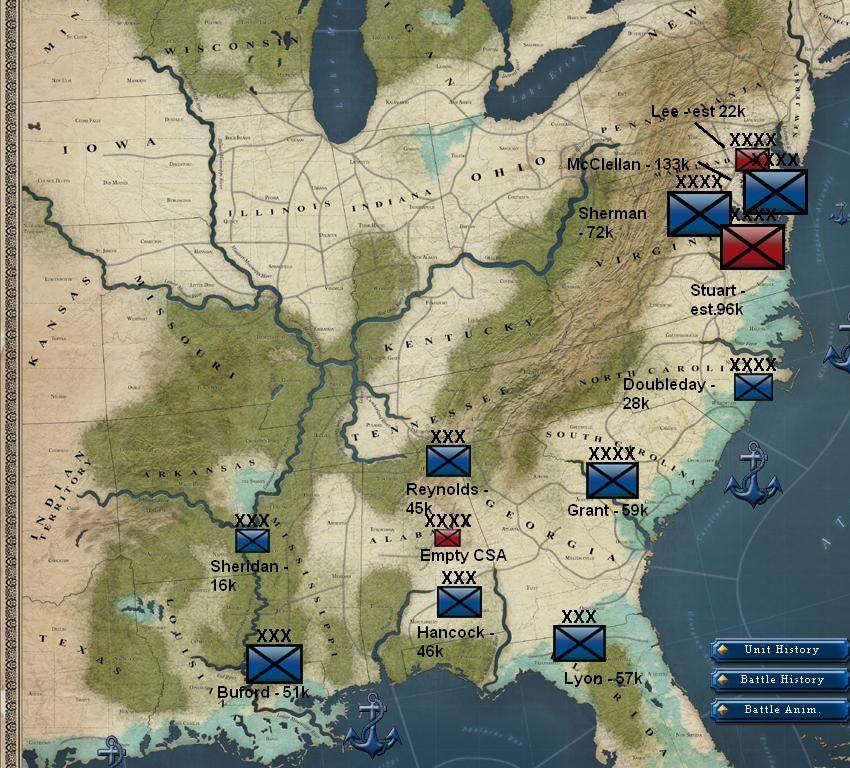Screen dimensions: 850x768
Task: Click the anchor icon off South Carolina
Action: click(752, 478)
